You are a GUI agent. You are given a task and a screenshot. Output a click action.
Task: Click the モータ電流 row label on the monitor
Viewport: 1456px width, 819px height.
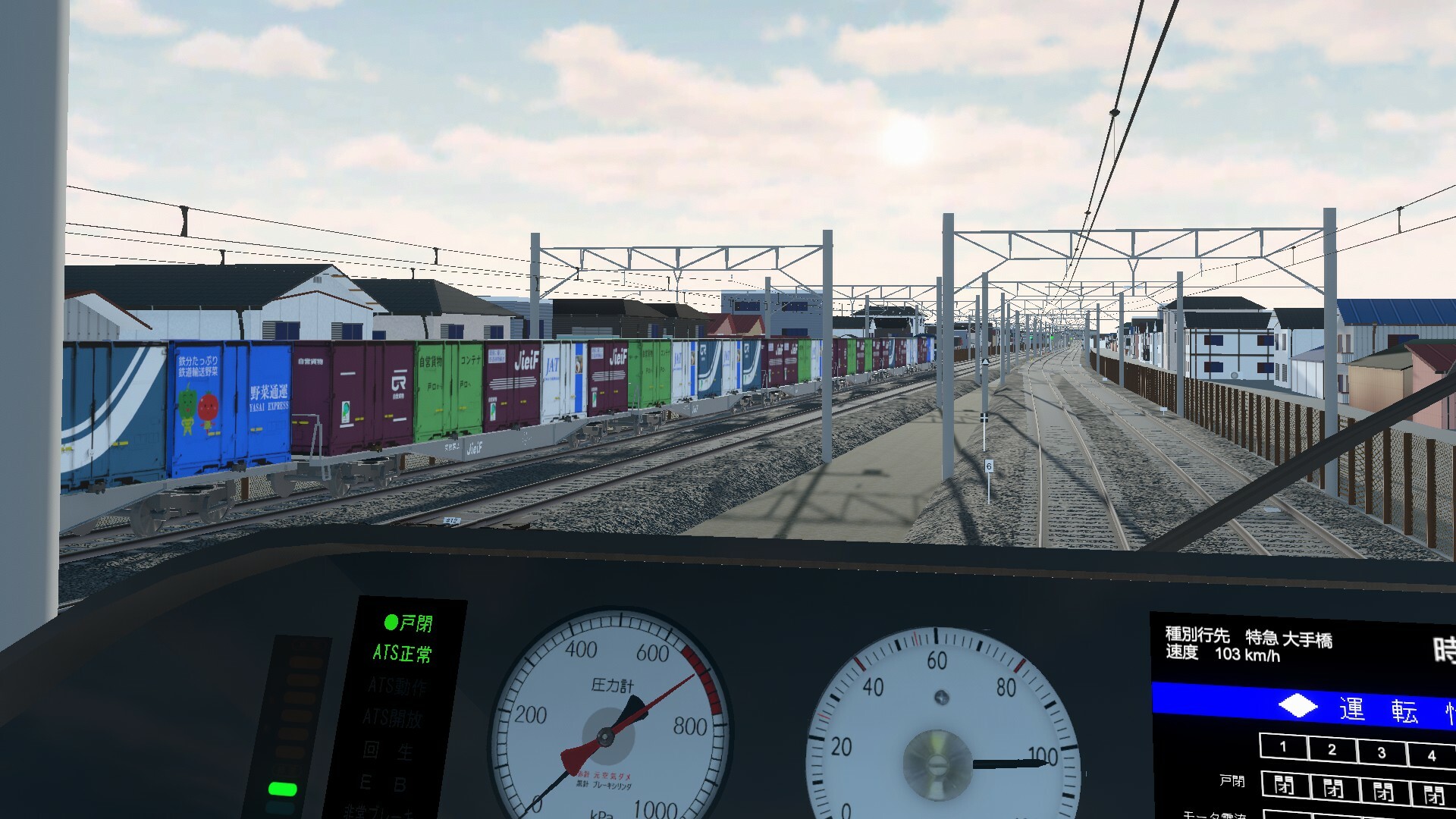point(1215,817)
